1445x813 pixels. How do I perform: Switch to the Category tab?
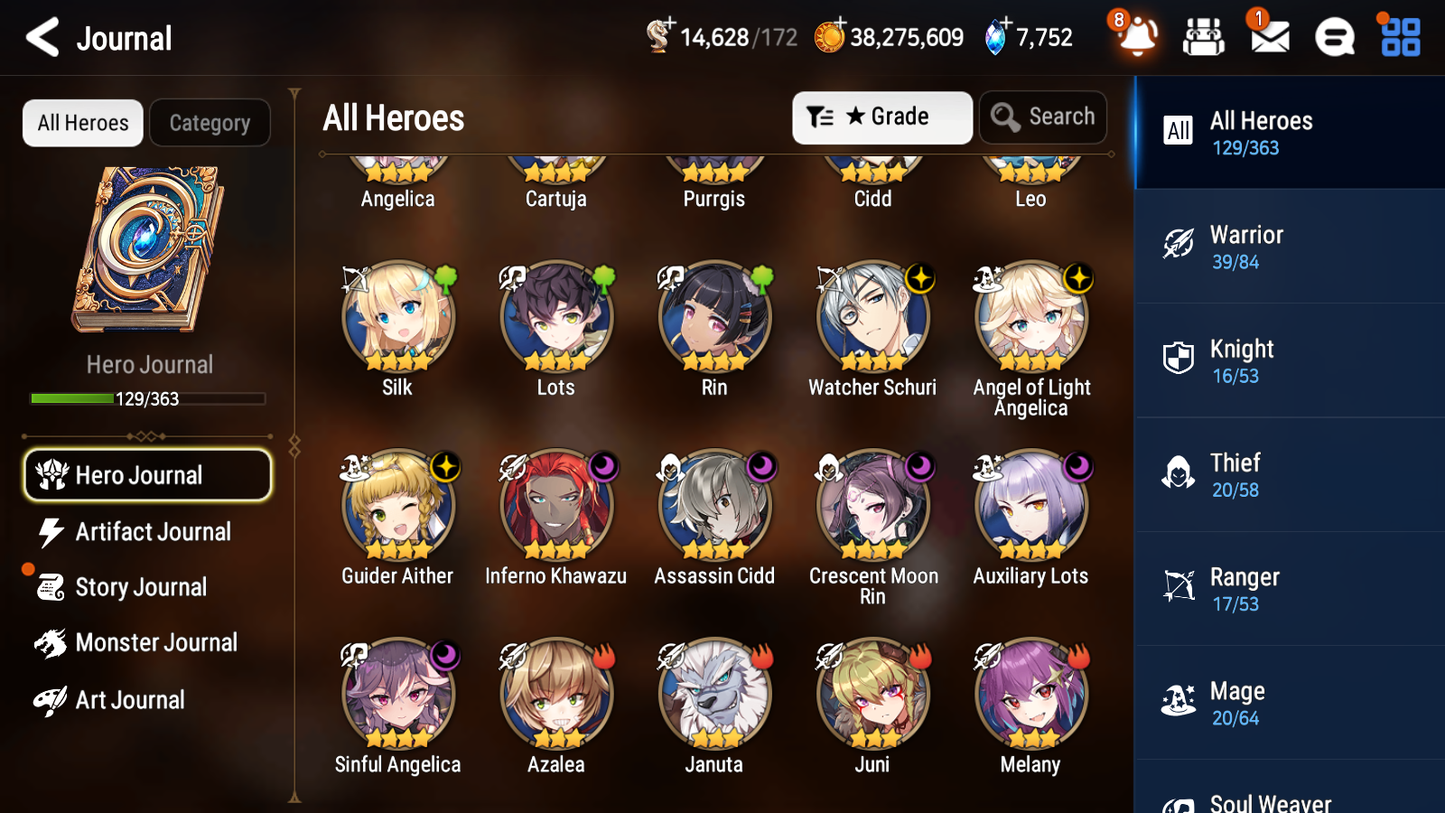[x=210, y=122]
